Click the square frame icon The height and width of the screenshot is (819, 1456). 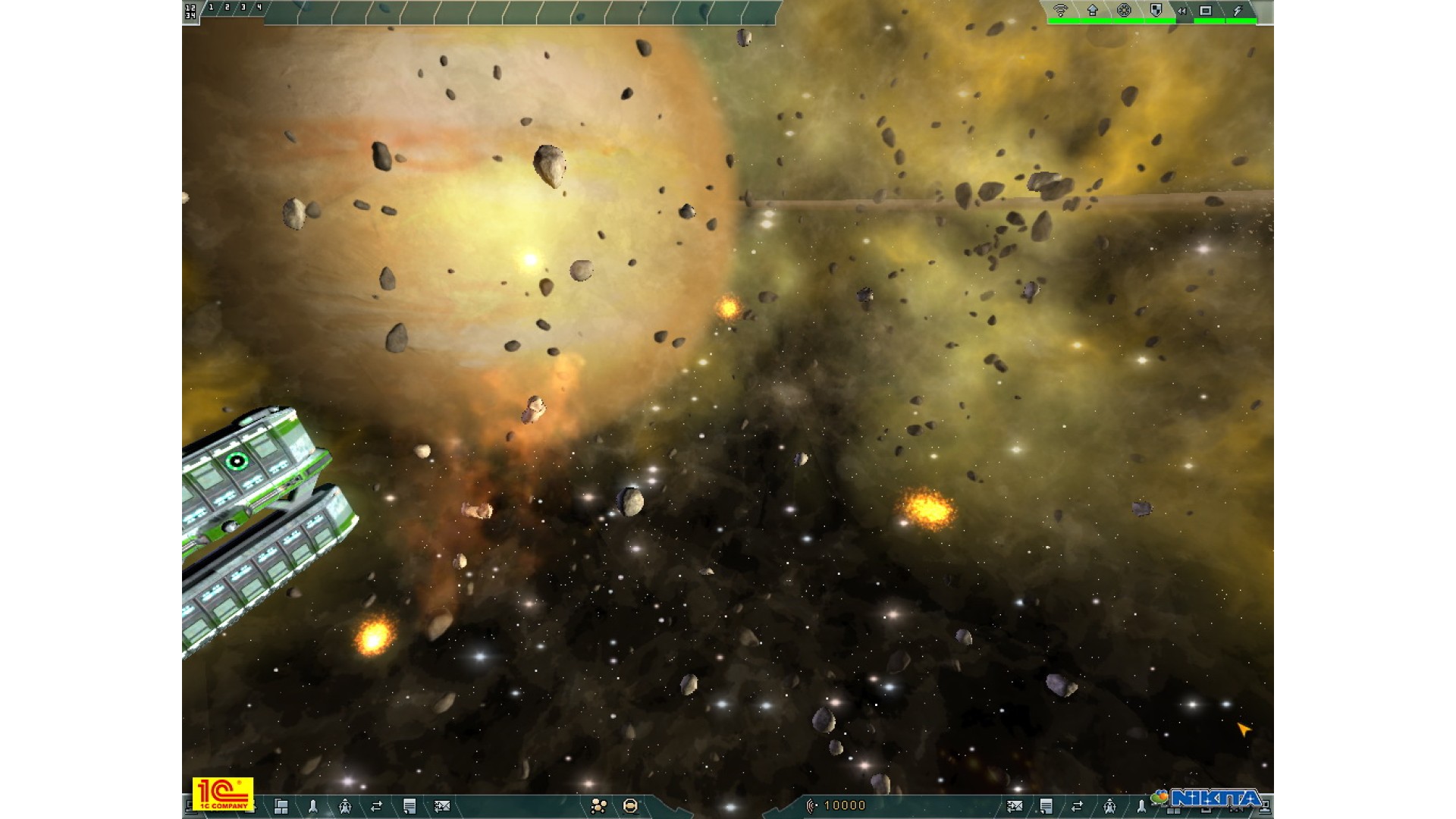[1206, 11]
